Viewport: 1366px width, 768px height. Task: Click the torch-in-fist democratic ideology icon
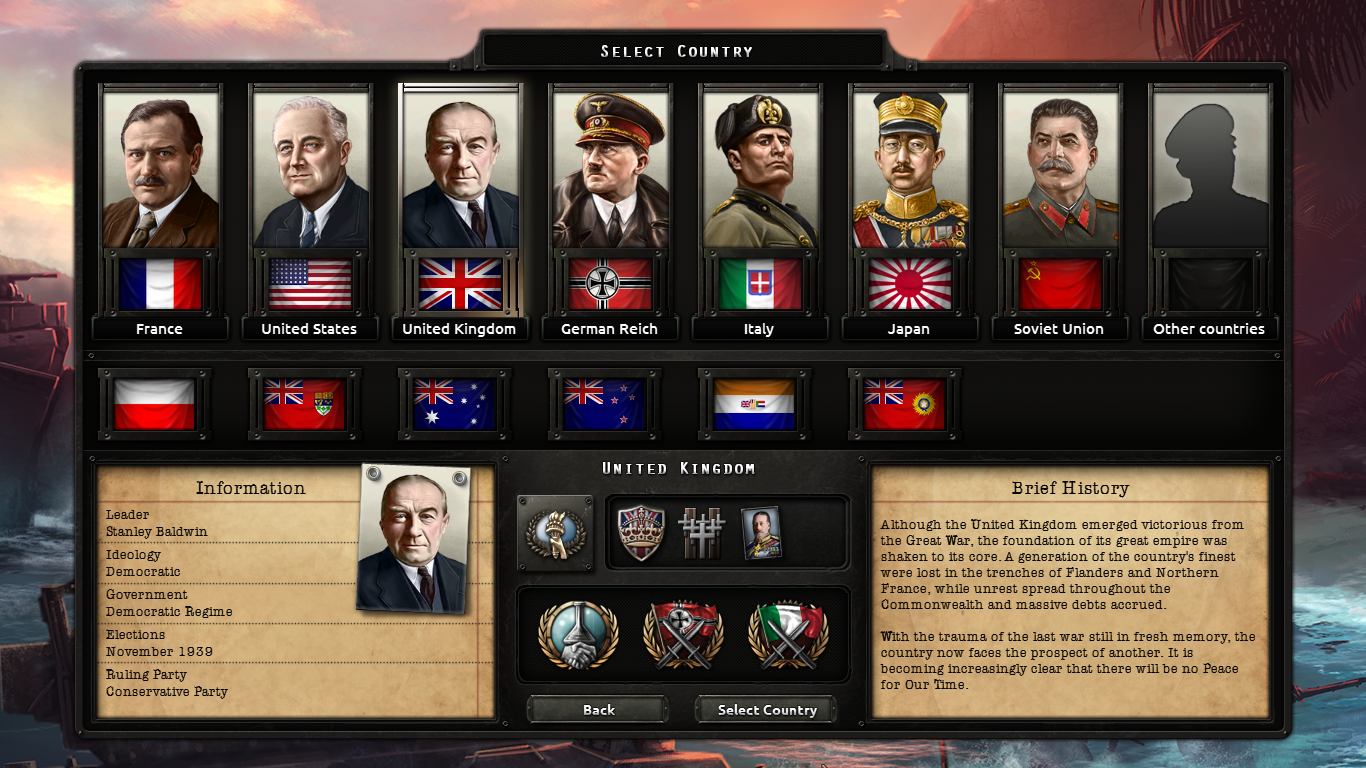pos(555,533)
